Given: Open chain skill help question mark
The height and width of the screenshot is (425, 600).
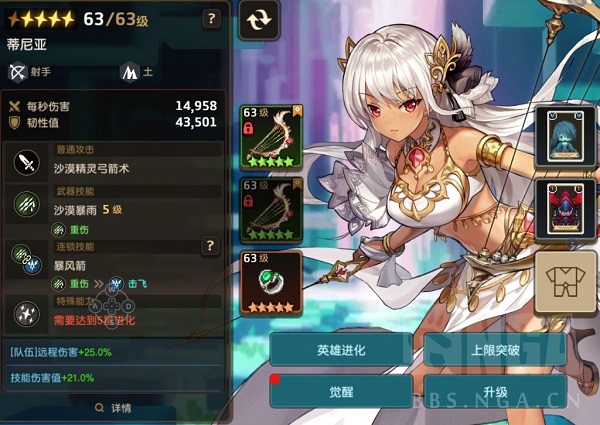Looking at the screenshot, I should pyautogui.click(x=210, y=245).
